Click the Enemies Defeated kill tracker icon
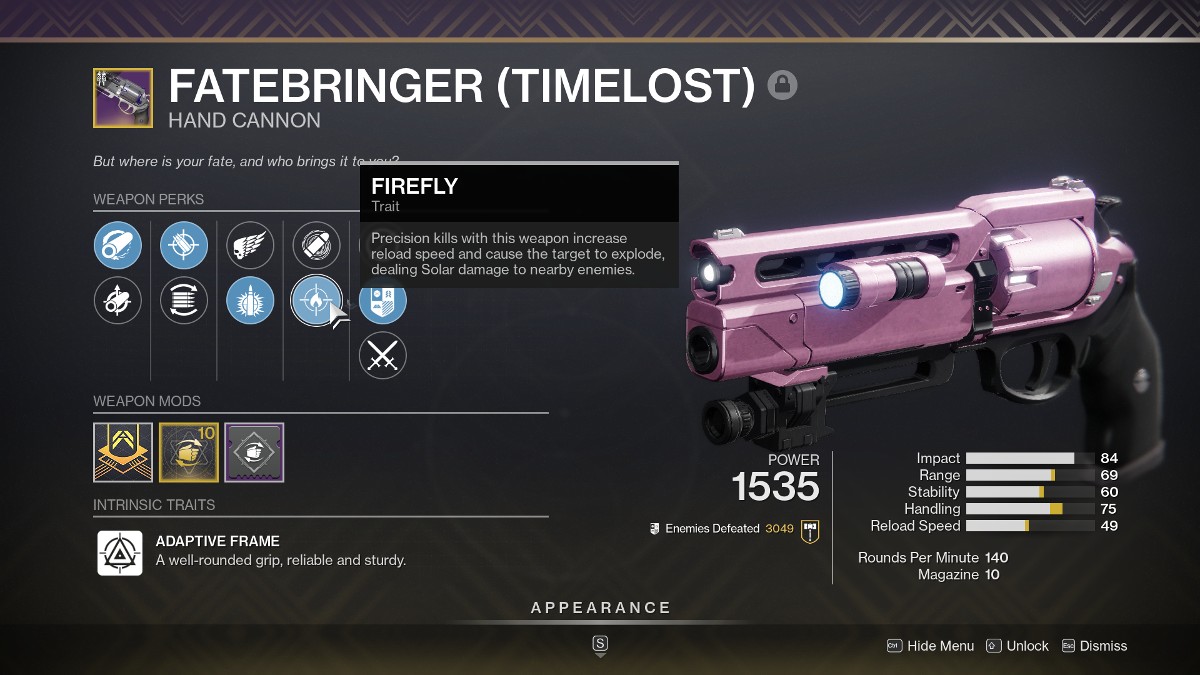 [x=810, y=529]
